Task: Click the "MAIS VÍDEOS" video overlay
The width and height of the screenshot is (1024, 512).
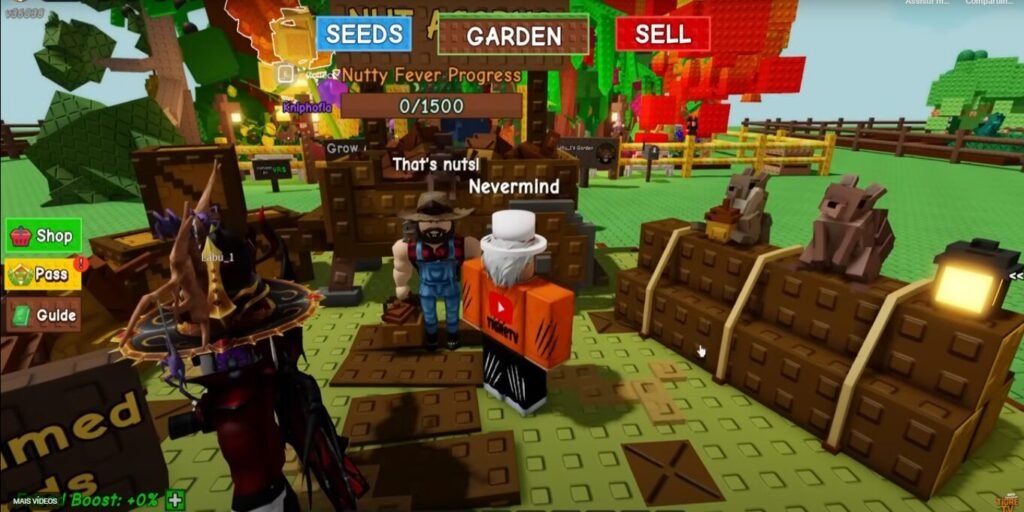Action: click(x=33, y=499)
